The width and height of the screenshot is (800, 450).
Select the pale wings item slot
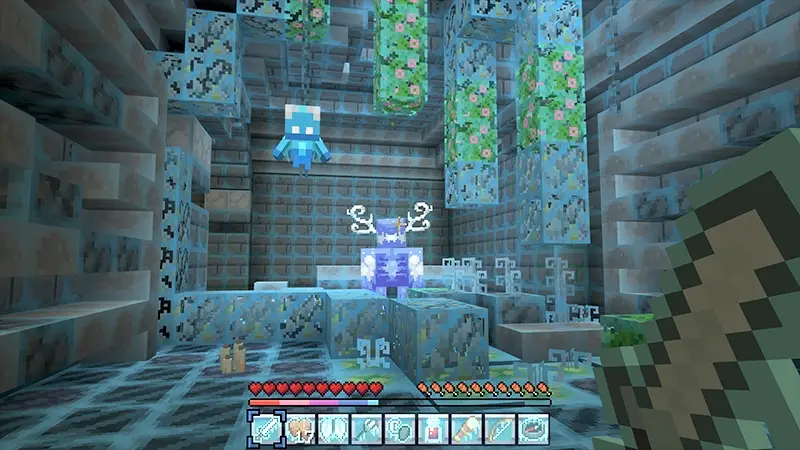(x=330, y=427)
